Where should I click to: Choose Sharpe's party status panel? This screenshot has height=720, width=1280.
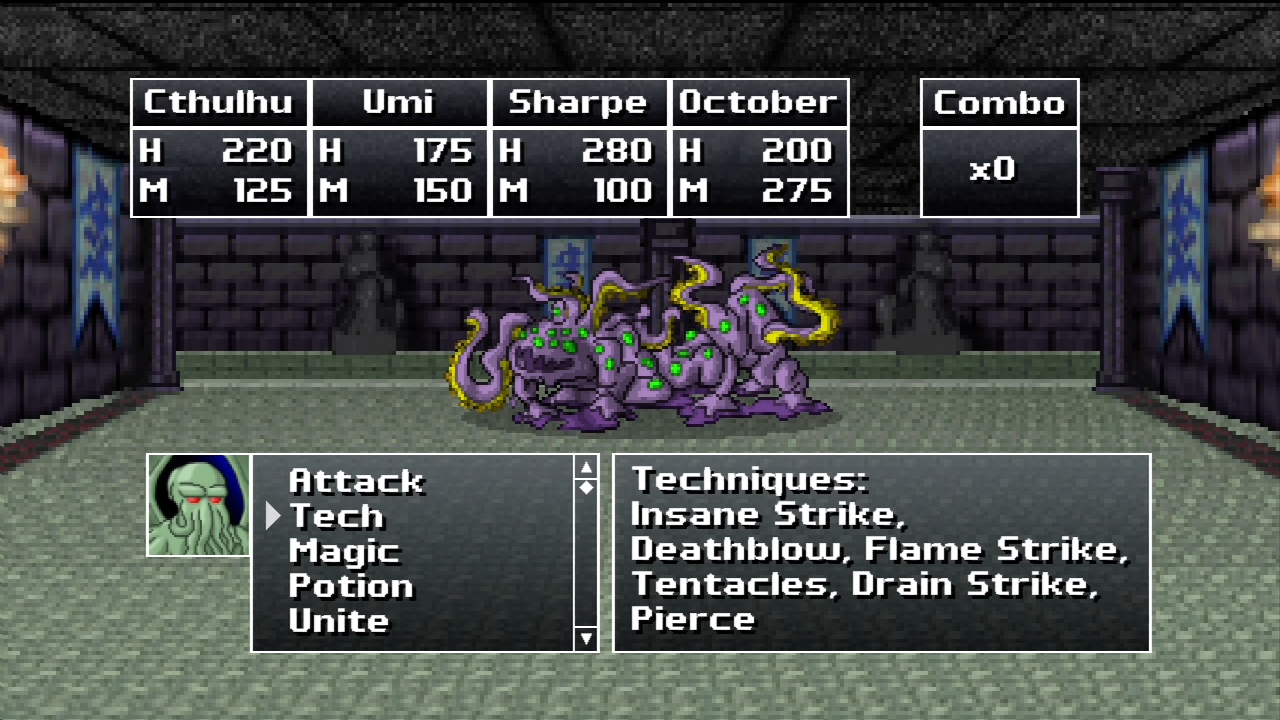pyautogui.click(x=579, y=148)
